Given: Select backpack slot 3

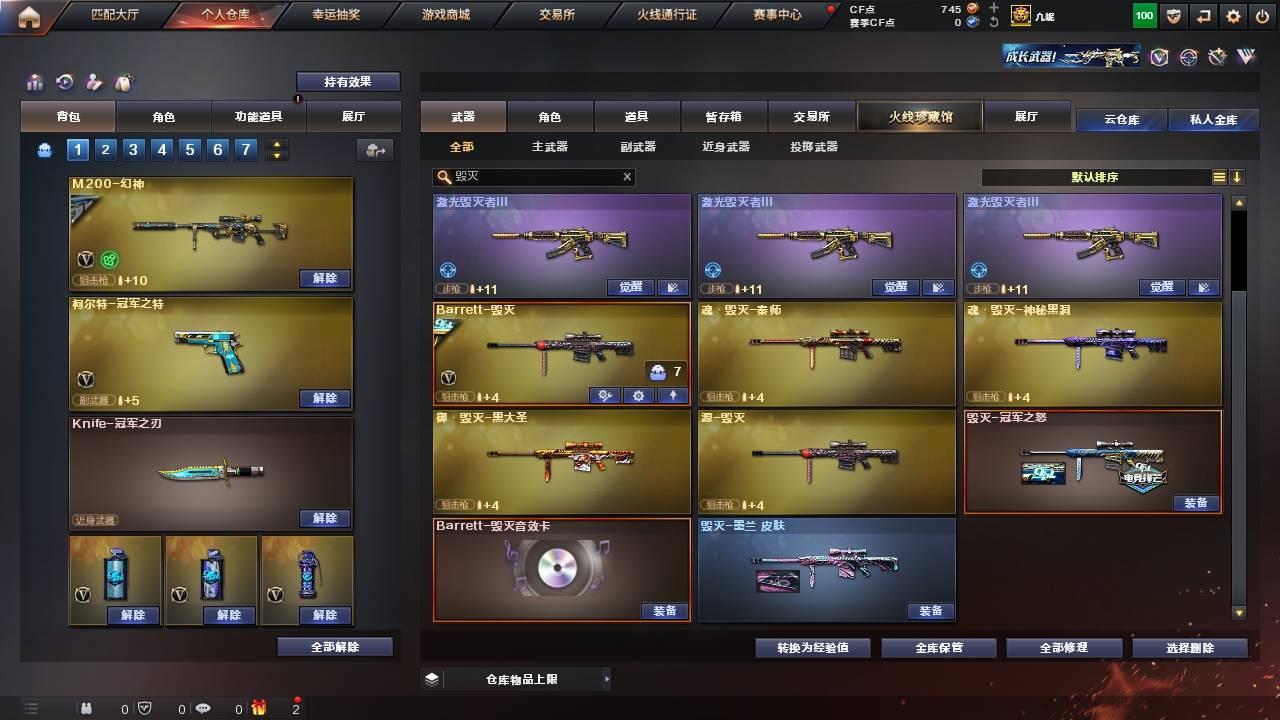Looking at the screenshot, I should coord(132,148).
